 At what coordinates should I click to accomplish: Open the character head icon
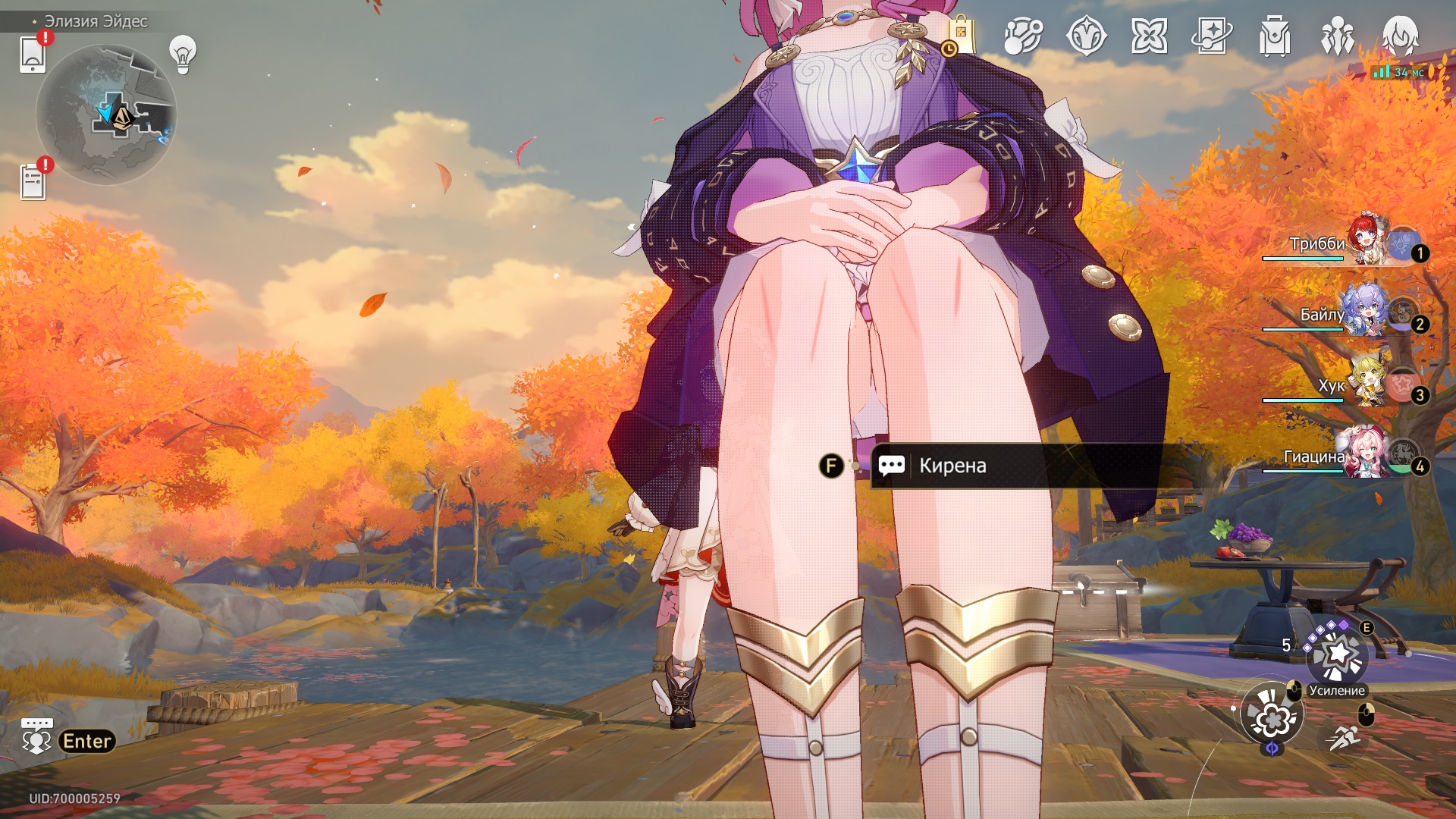click(1400, 36)
